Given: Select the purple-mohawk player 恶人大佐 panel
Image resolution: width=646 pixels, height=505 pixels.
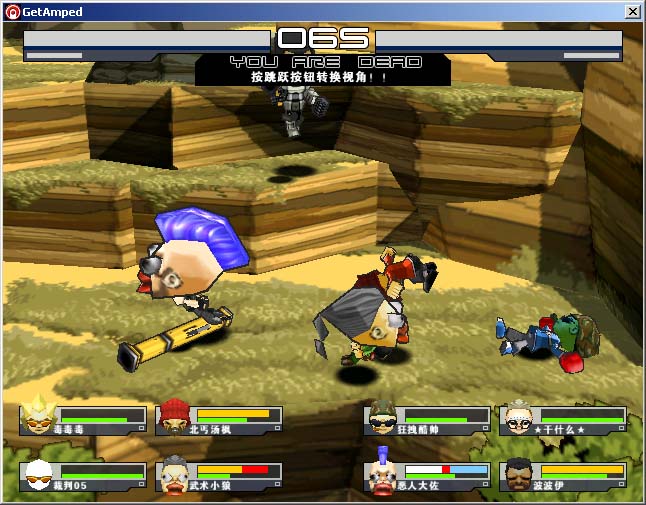Looking at the screenshot, I should click(x=427, y=476).
